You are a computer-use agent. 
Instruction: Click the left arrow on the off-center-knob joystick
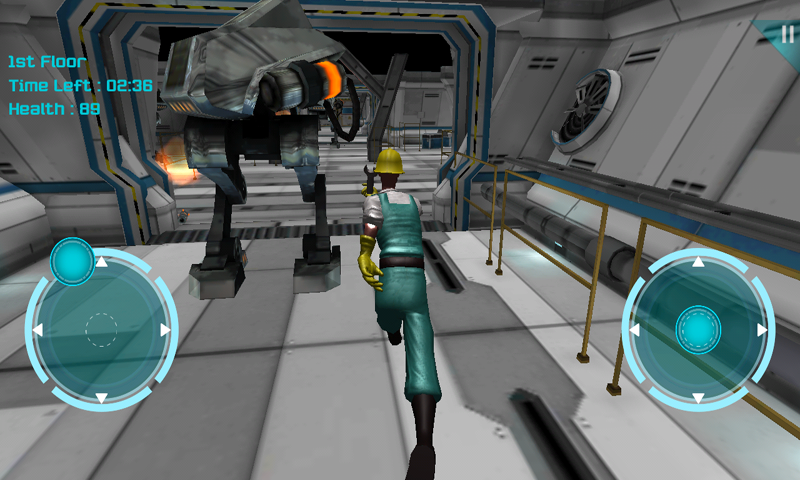[x=36, y=330]
